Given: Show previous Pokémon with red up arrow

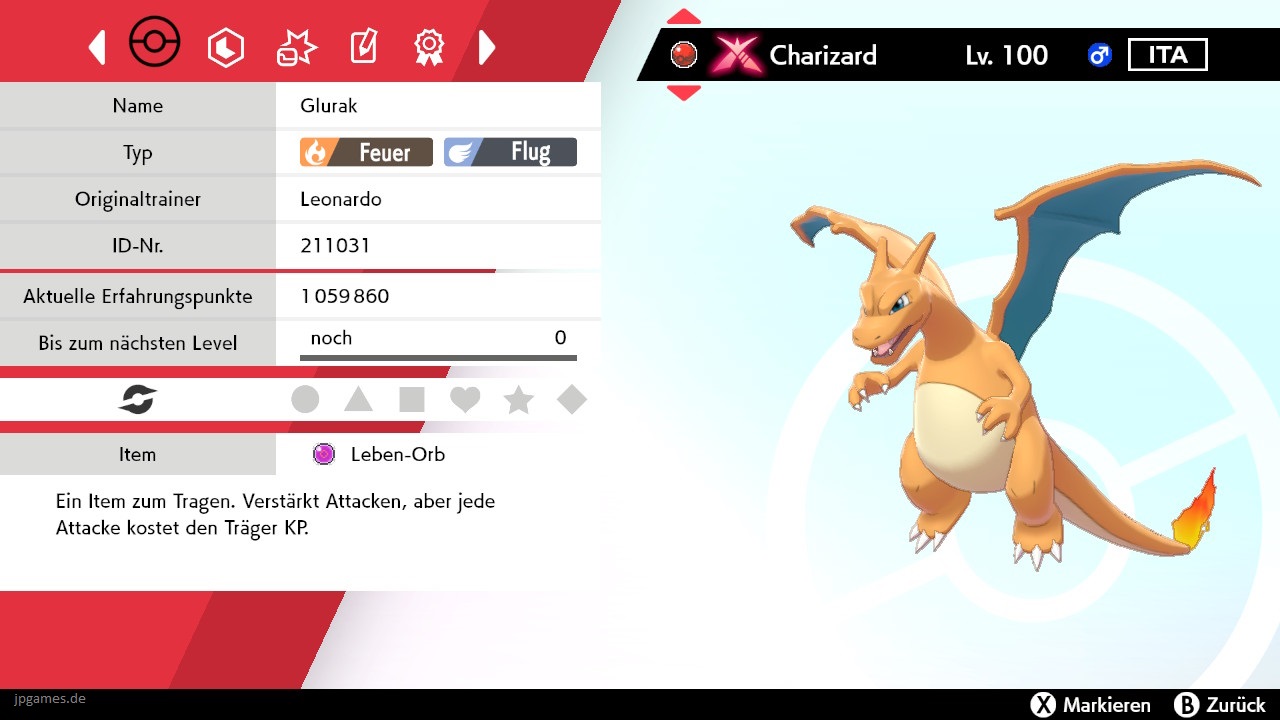Looking at the screenshot, I should click(x=684, y=17).
